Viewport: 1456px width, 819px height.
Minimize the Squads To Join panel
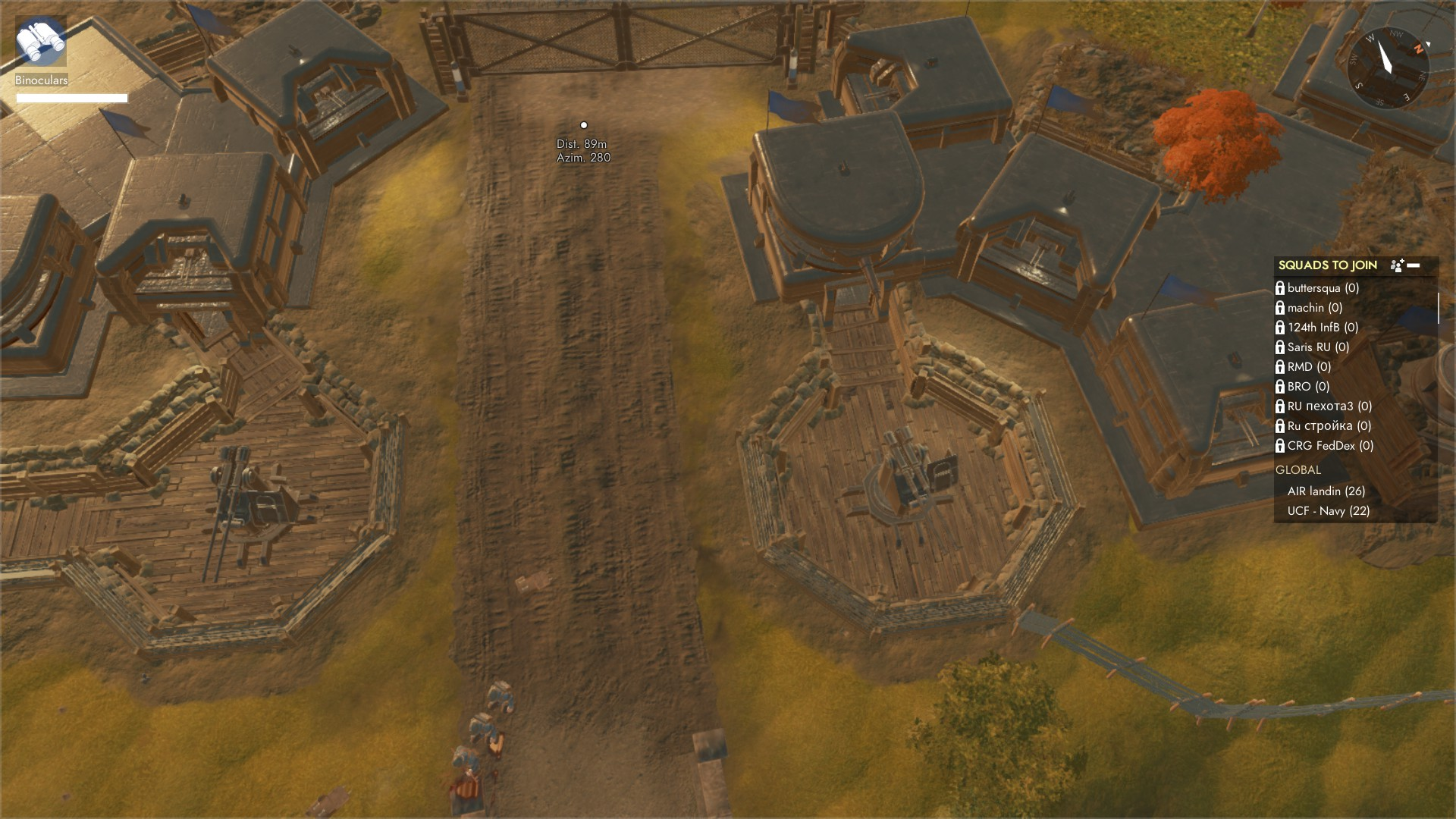[x=1414, y=265]
